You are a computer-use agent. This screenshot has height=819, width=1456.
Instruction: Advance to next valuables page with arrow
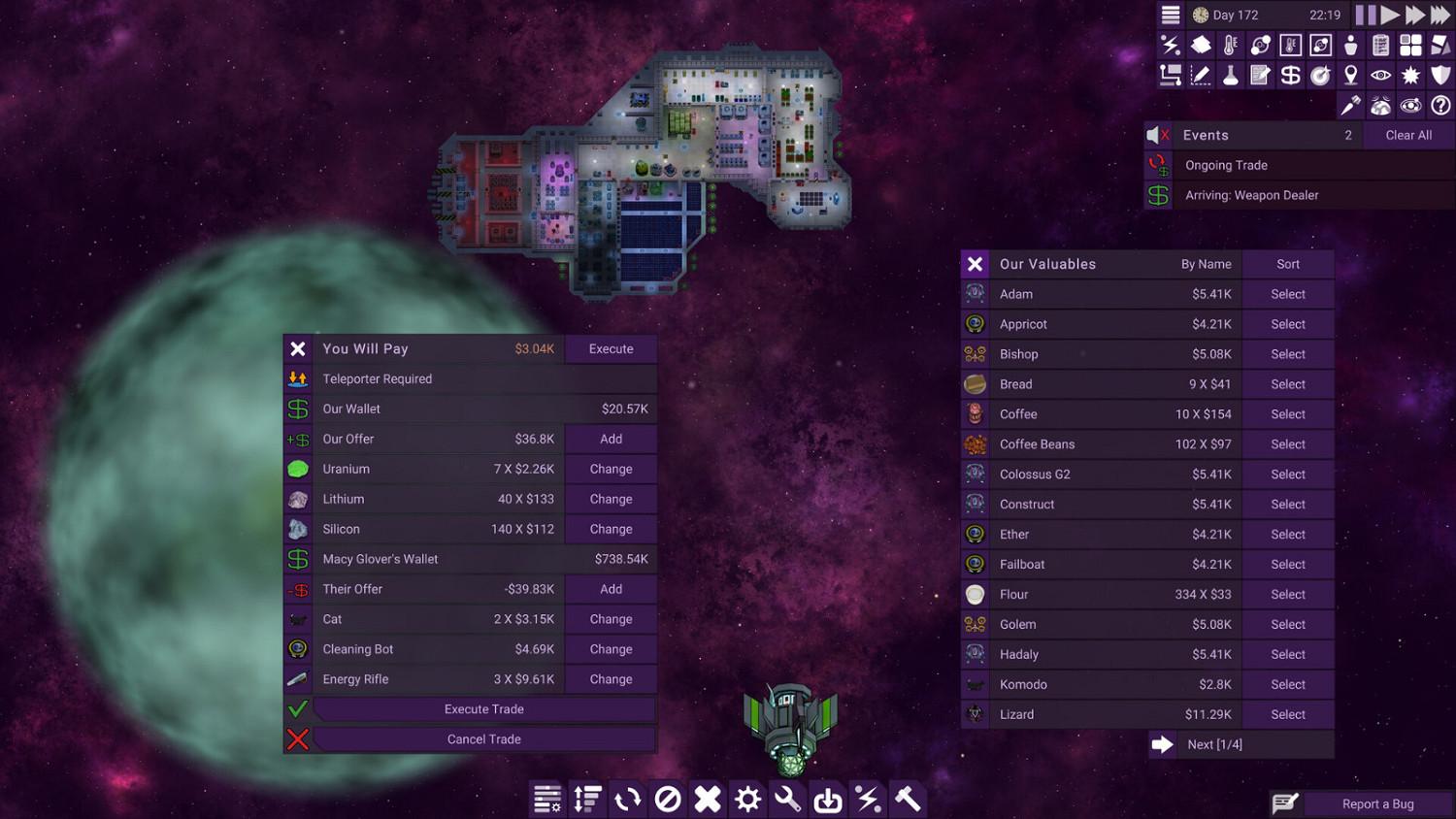click(x=1162, y=744)
